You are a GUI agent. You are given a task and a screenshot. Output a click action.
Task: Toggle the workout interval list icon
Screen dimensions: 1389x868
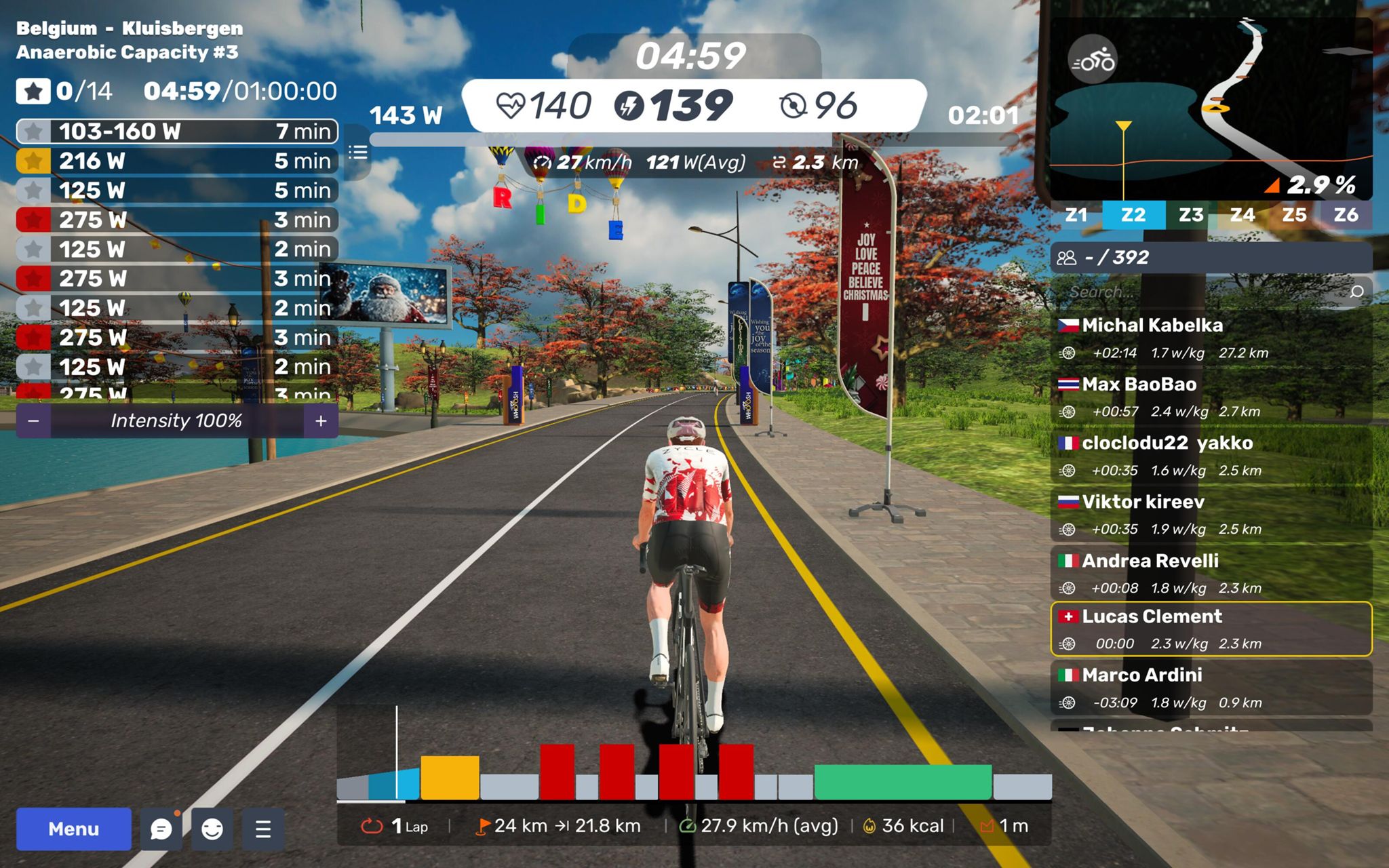point(358,153)
